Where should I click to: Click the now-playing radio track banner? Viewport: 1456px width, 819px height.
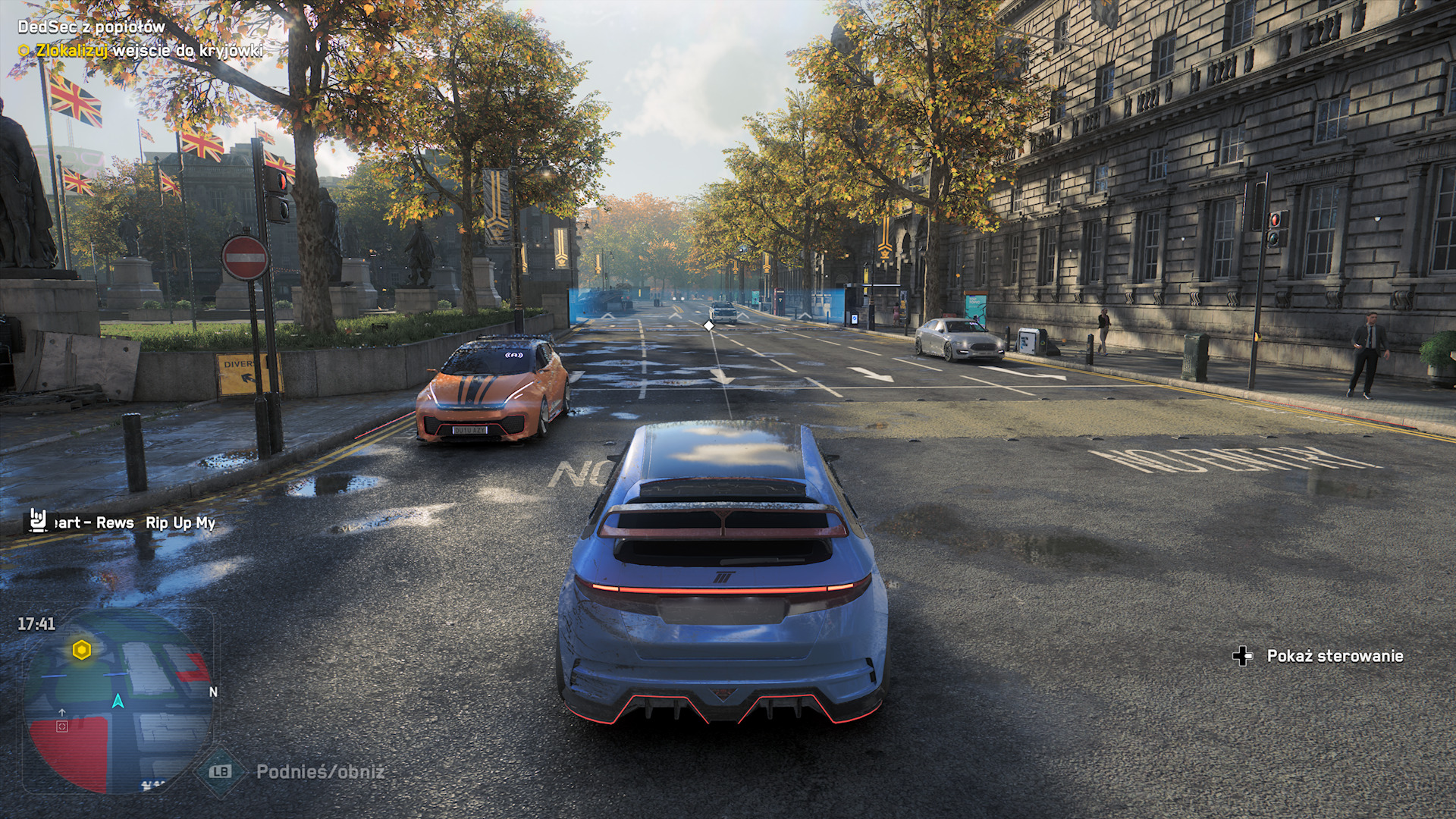[x=121, y=522]
